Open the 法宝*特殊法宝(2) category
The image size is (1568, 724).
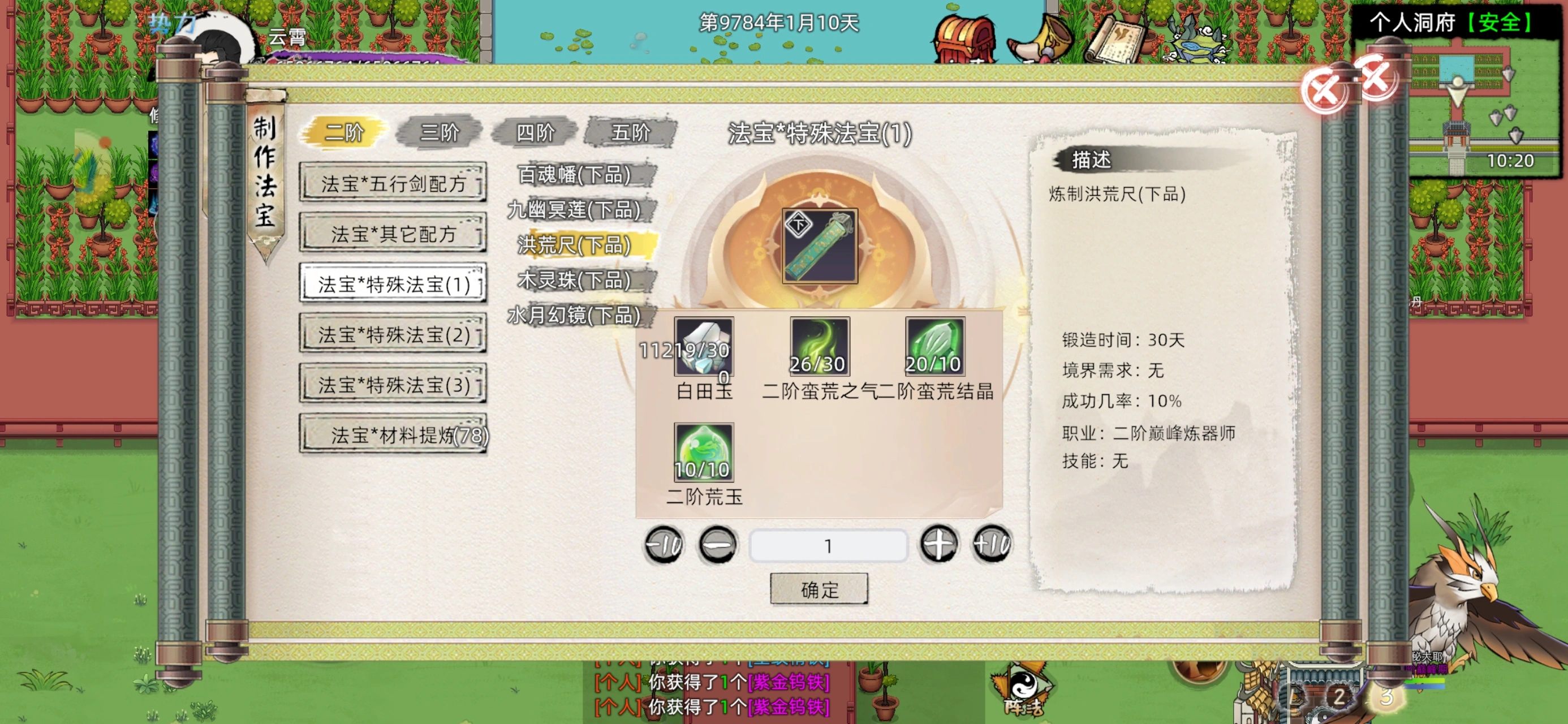[x=393, y=334]
